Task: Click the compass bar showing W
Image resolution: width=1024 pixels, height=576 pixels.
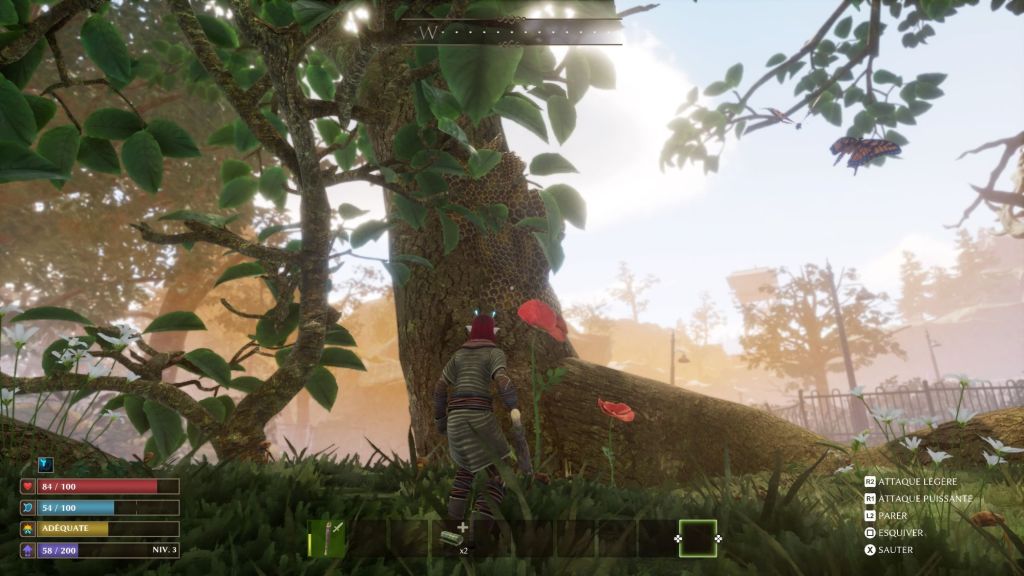Action: (x=511, y=32)
